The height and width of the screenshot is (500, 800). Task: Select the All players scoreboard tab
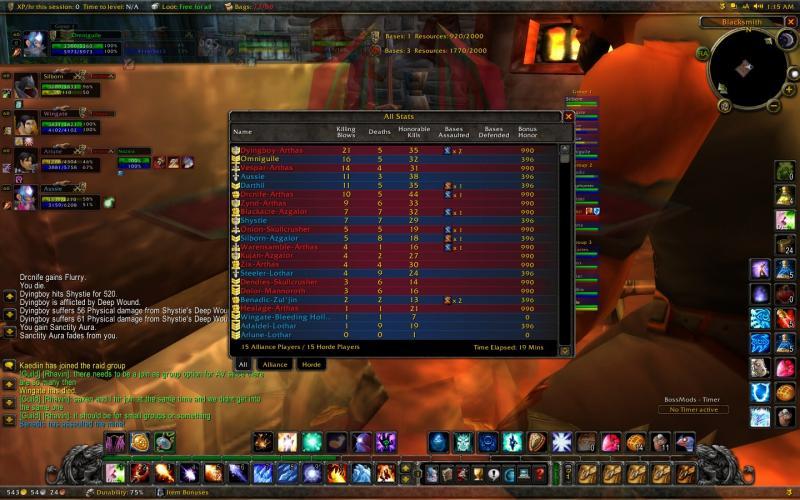tap(243, 365)
